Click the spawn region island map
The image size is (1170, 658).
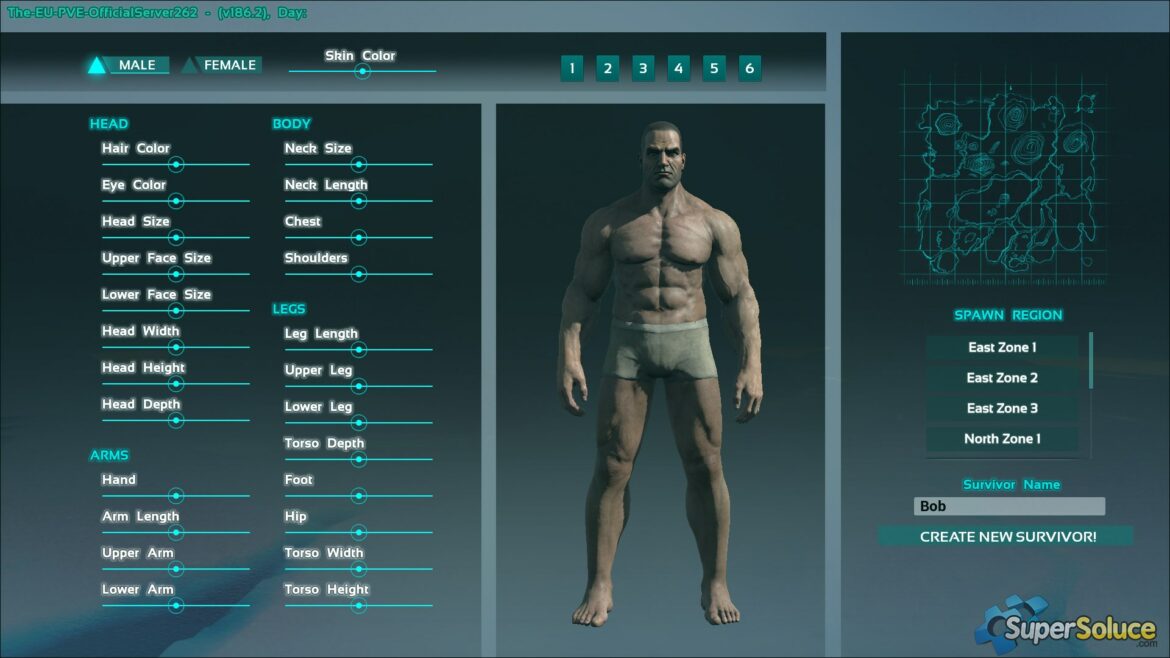click(x=1002, y=178)
